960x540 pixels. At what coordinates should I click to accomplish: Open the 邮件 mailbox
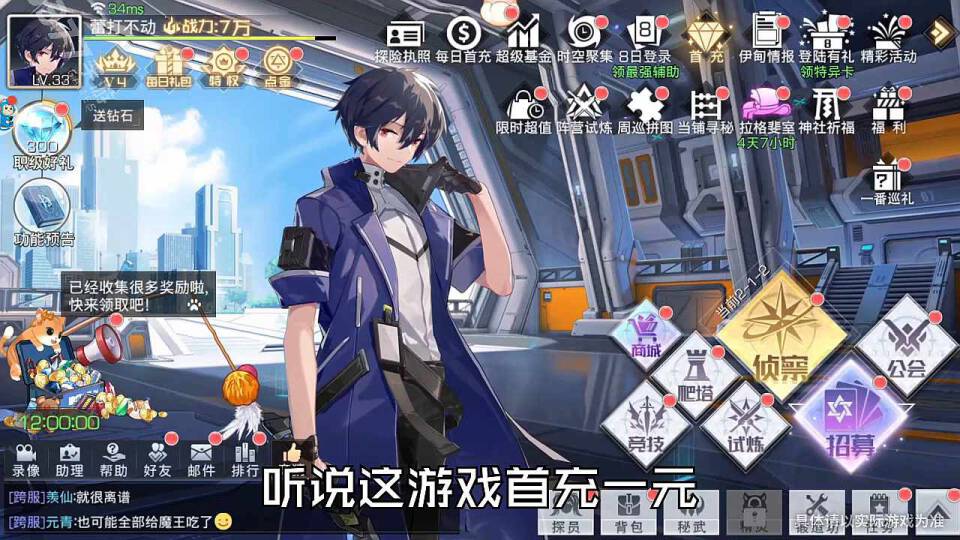[202, 458]
